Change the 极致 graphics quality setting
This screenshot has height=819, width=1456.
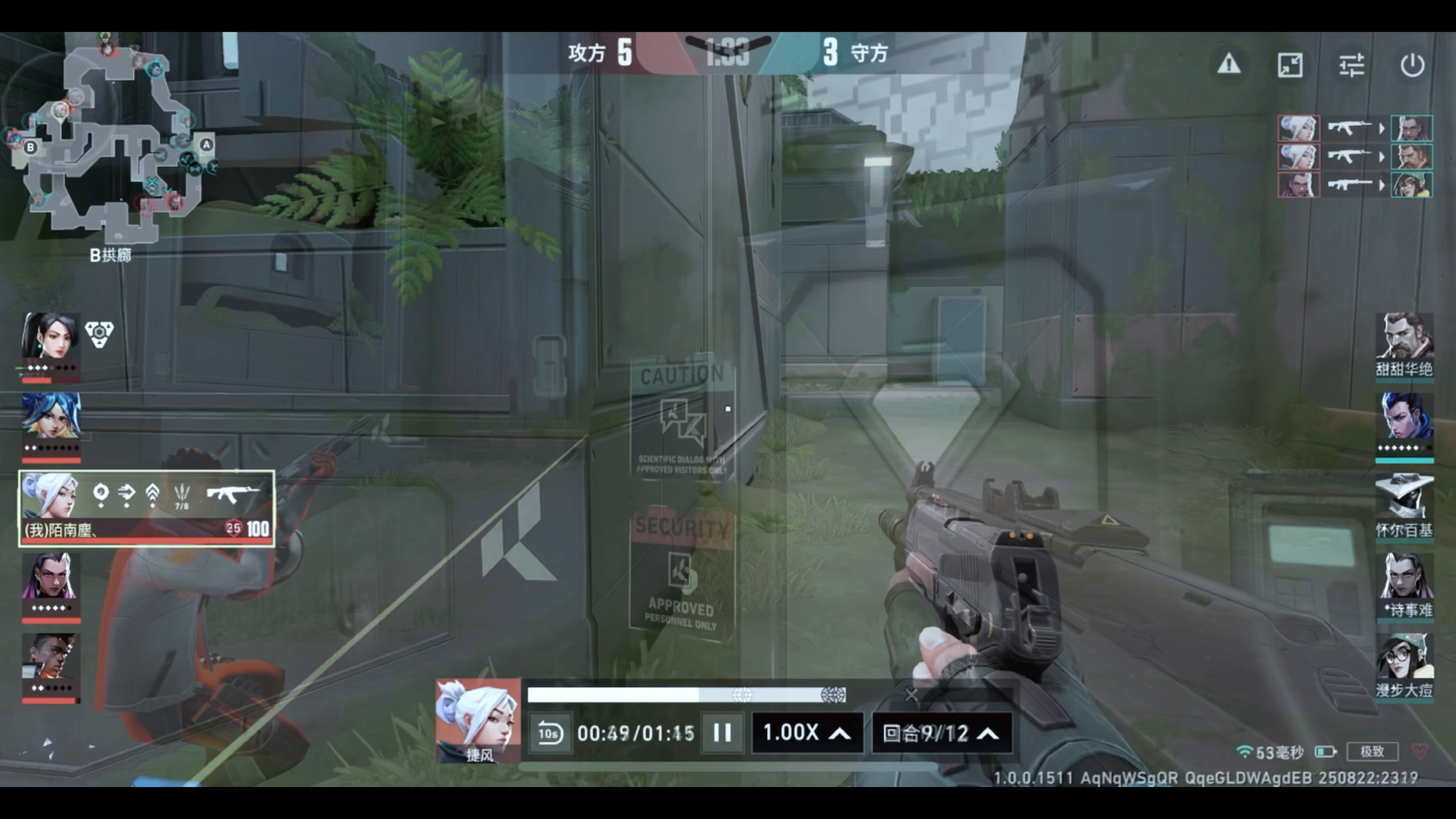1372,751
